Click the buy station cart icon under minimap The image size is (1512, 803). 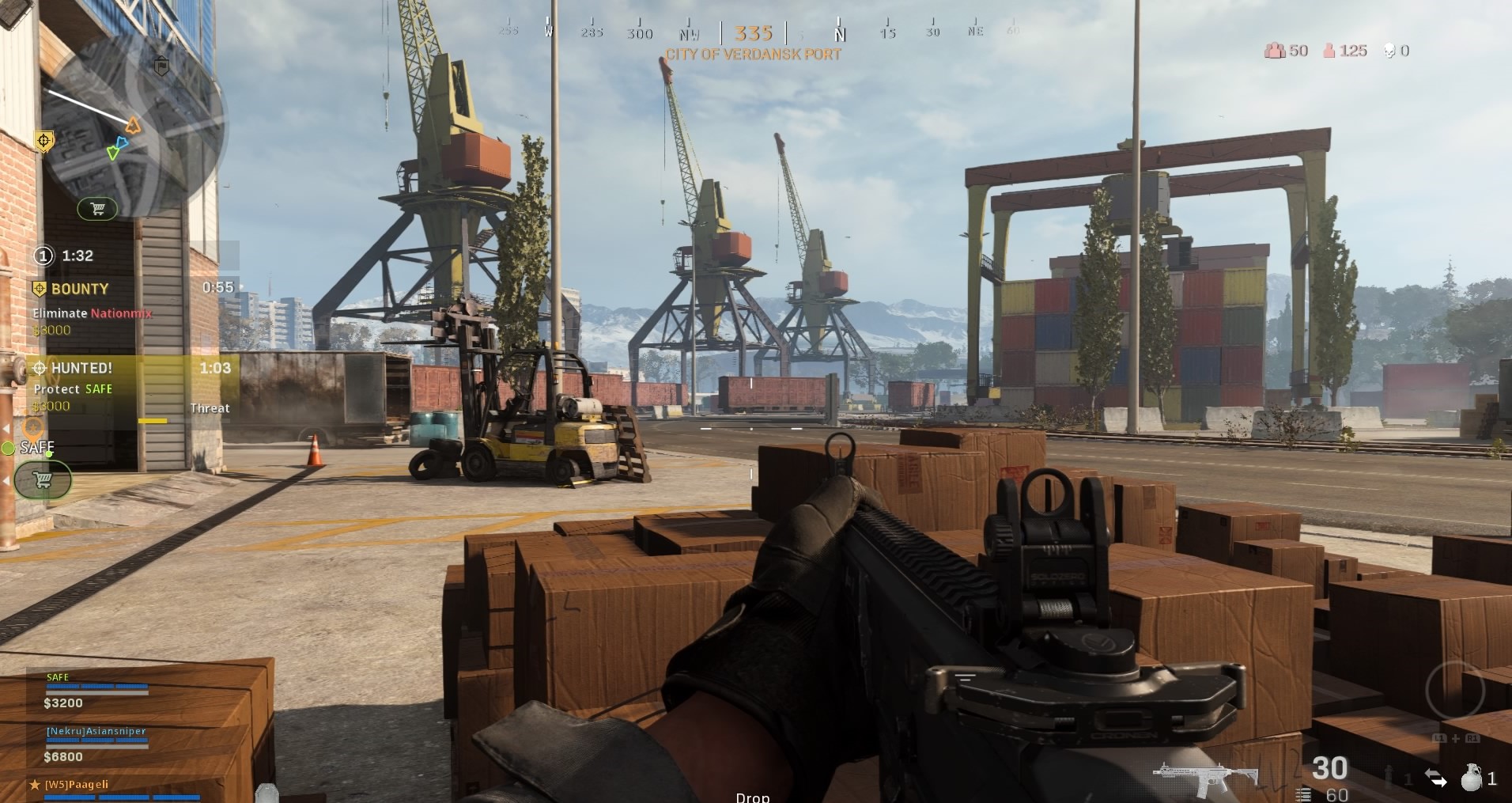97,209
